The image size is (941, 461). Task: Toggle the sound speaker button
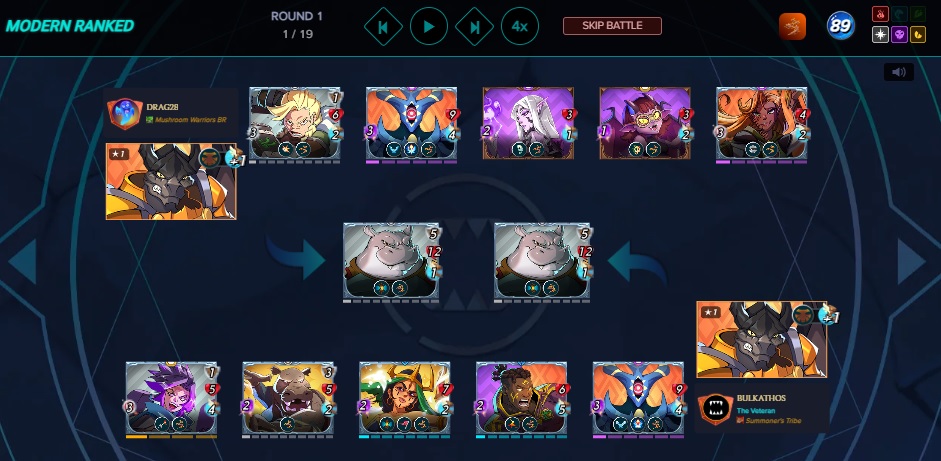pyautogui.click(x=898, y=72)
